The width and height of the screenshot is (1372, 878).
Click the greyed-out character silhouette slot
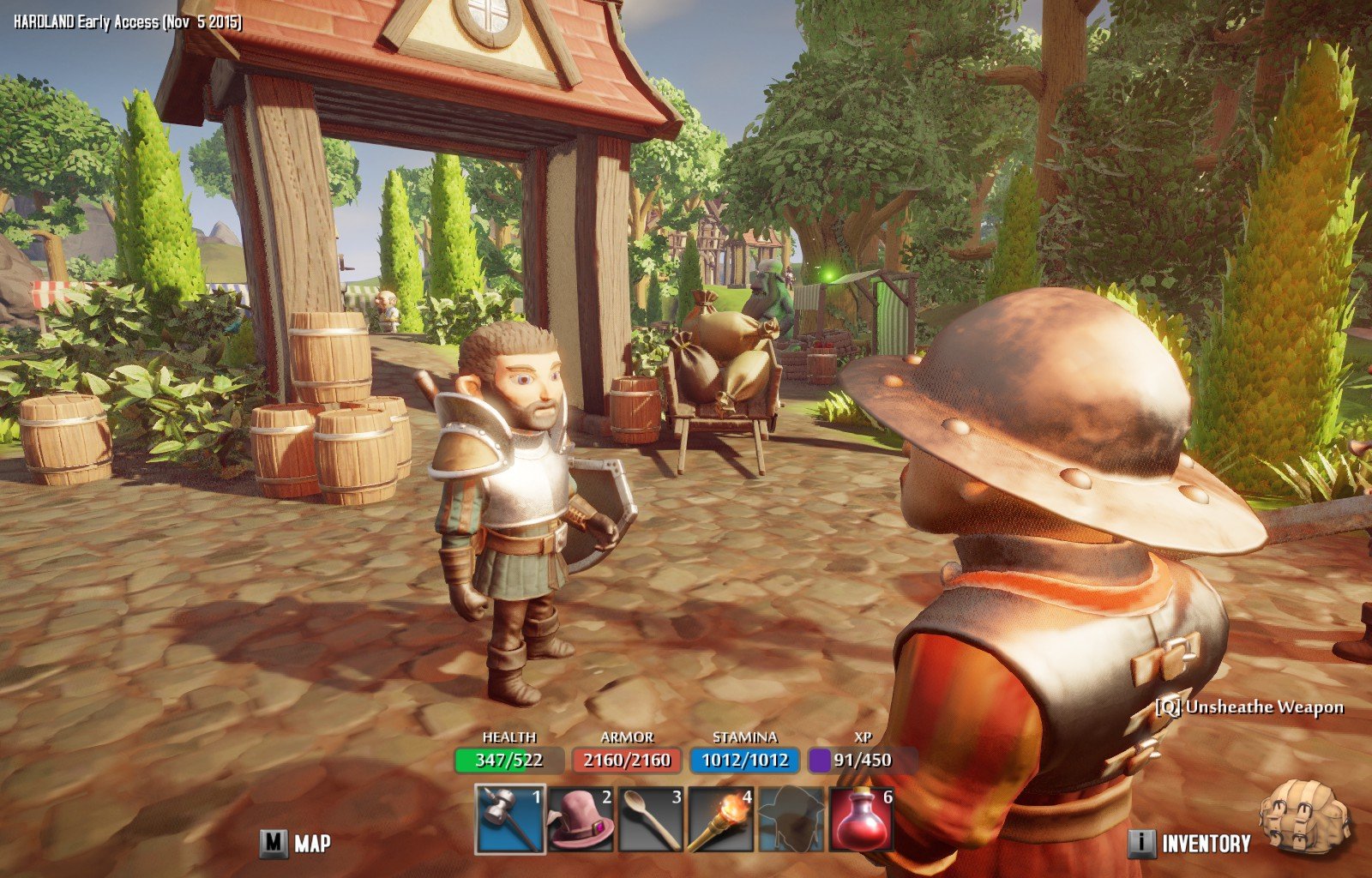pos(791,820)
